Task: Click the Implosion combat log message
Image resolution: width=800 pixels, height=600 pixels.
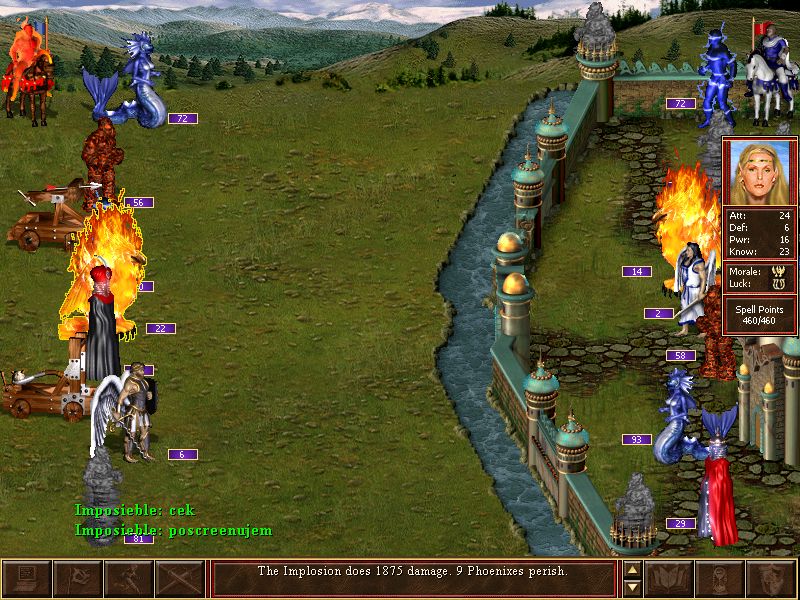Action: [413, 572]
